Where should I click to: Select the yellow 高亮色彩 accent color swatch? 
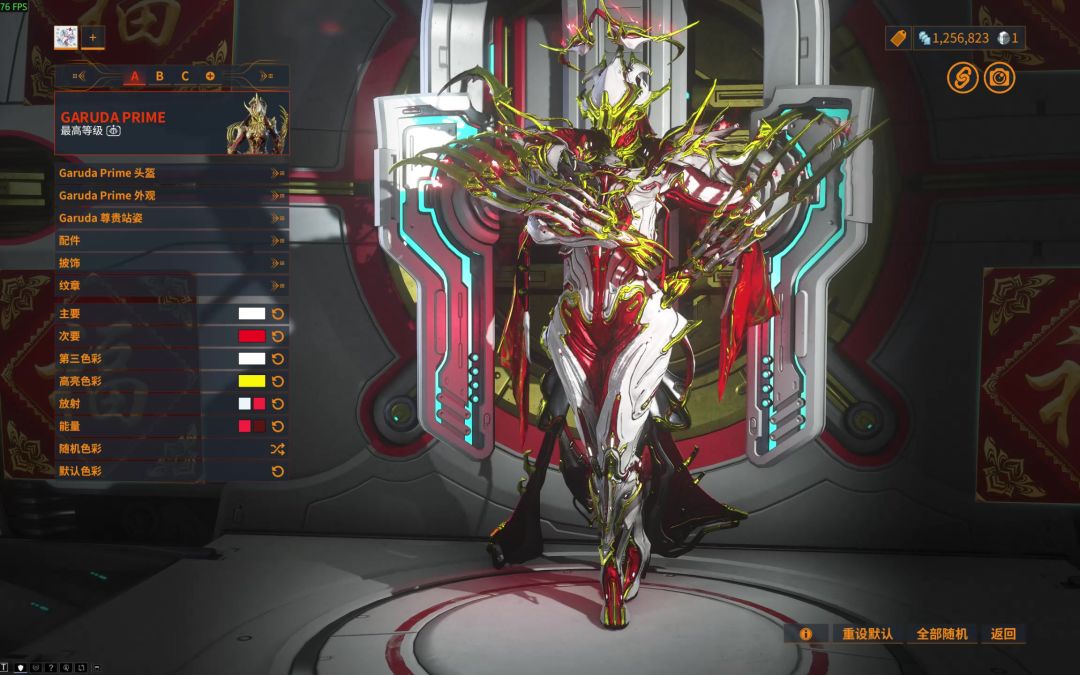point(251,381)
